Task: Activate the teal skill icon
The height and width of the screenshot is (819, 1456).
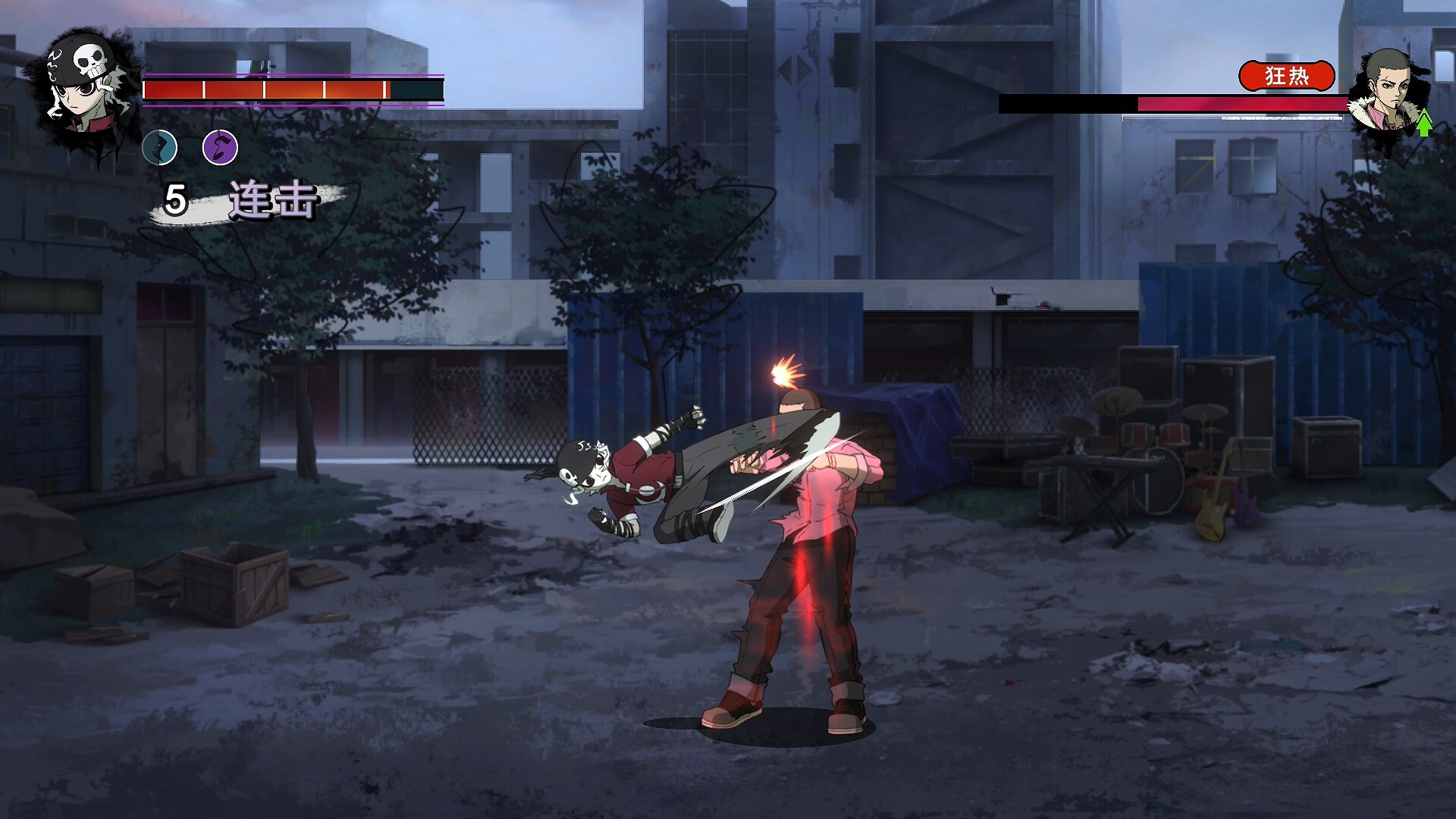Action: pyautogui.click(x=160, y=147)
